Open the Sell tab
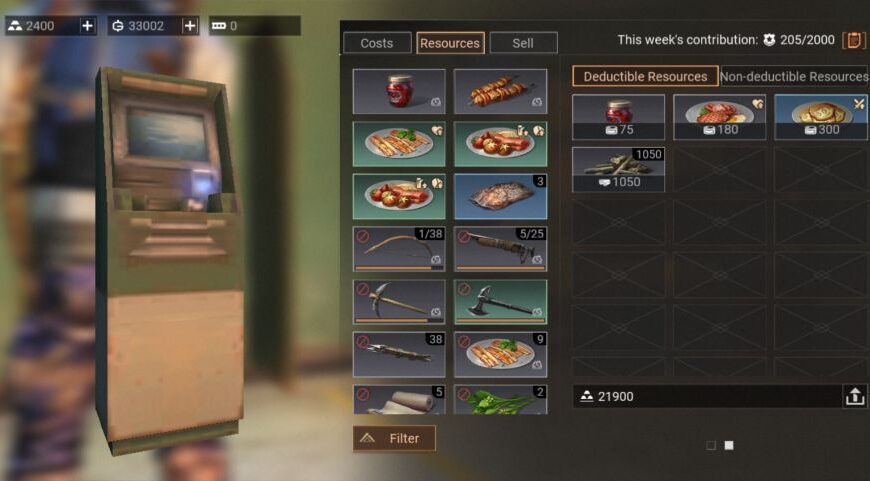This screenshot has width=870, height=481. (x=523, y=43)
